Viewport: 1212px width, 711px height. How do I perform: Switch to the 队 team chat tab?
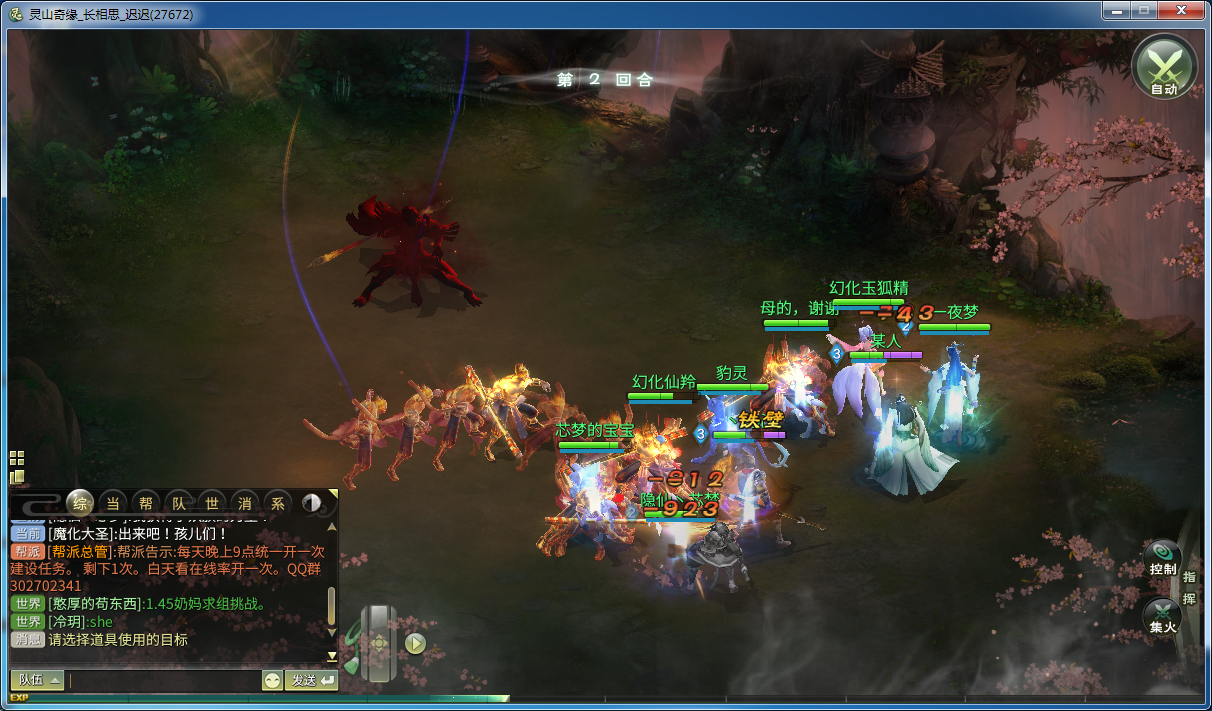[x=179, y=503]
